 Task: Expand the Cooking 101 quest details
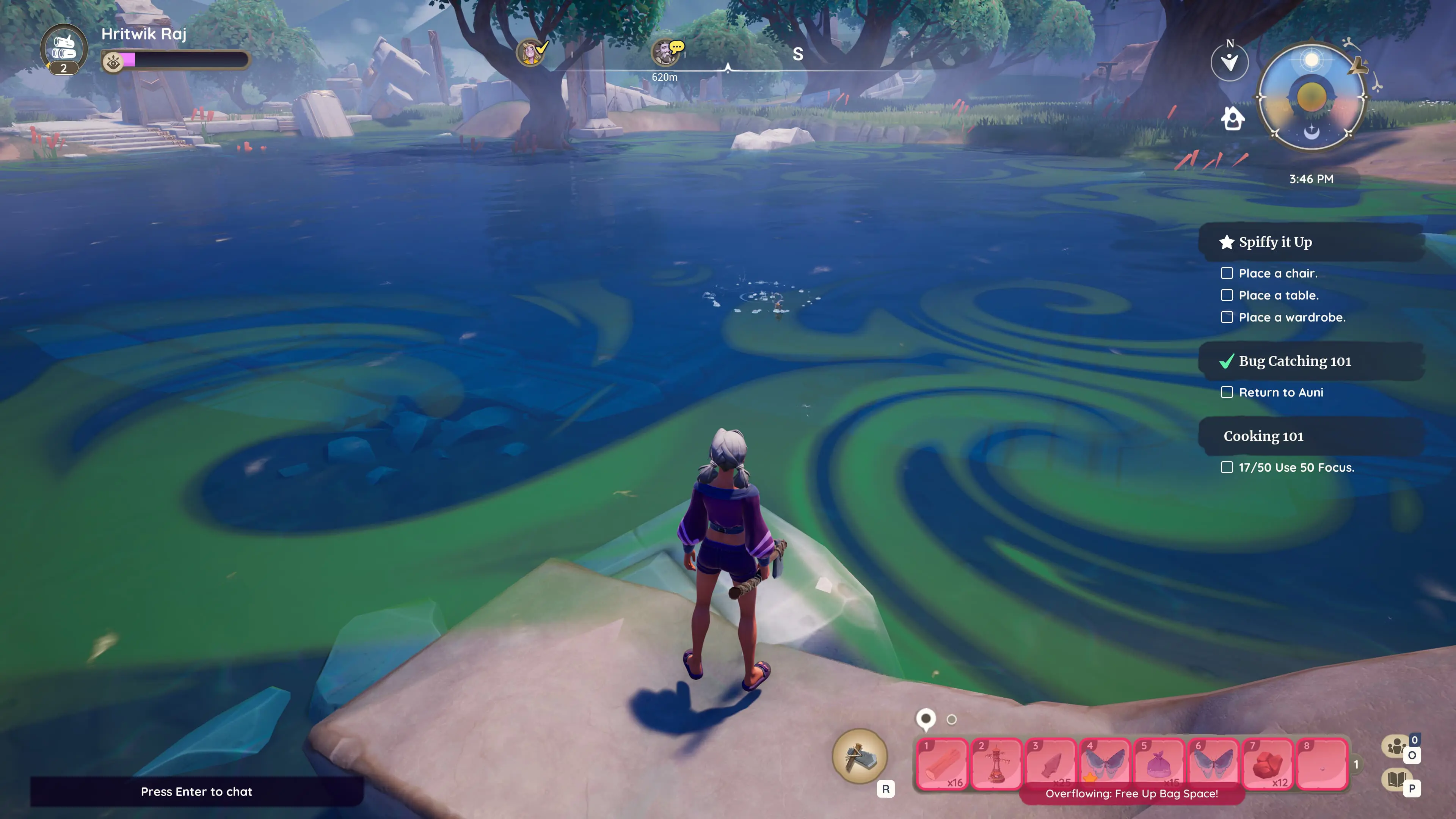coord(1263,436)
